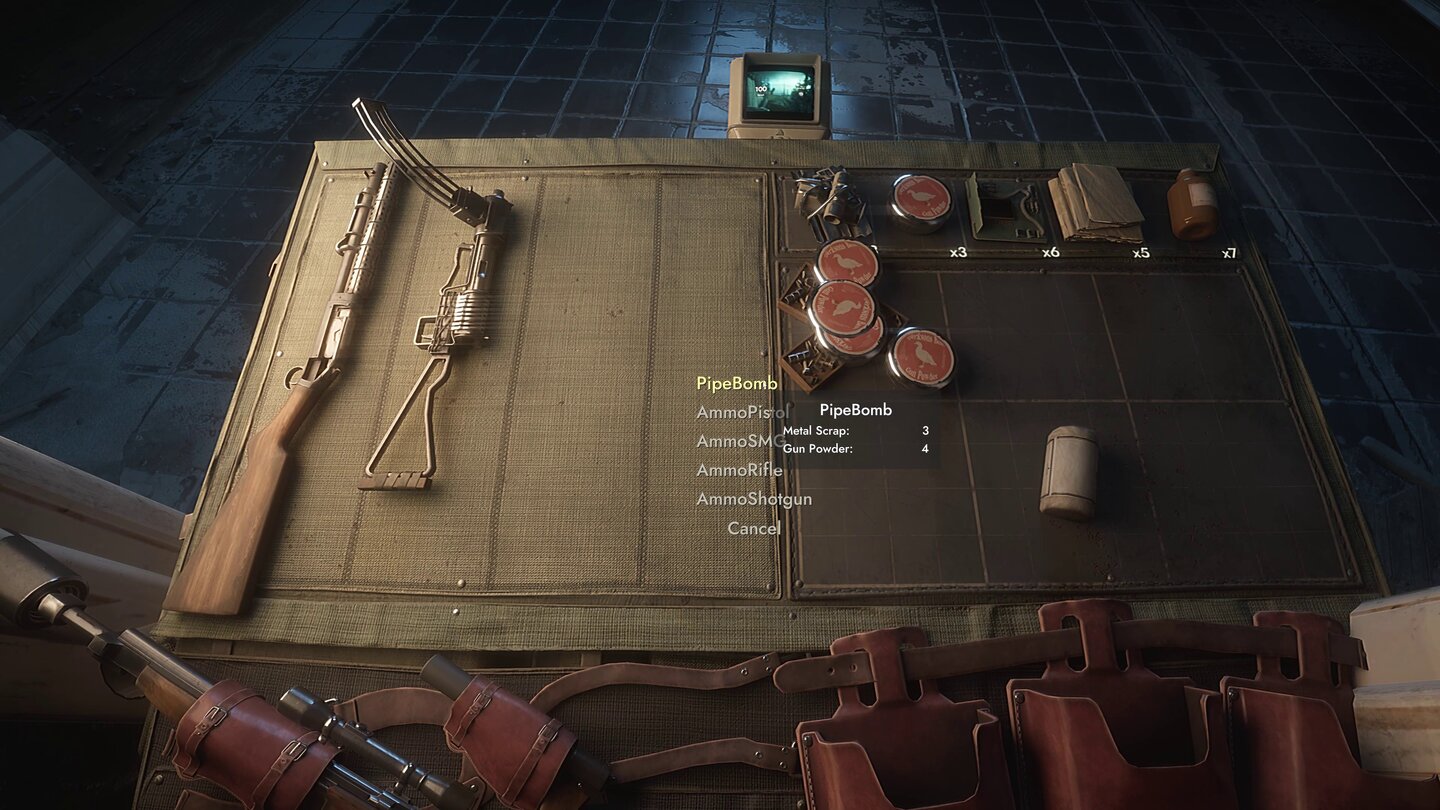Craft AmmoRifle from the menu
Image resolution: width=1440 pixels, height=810 pixels.
click(x=739, y=470)
